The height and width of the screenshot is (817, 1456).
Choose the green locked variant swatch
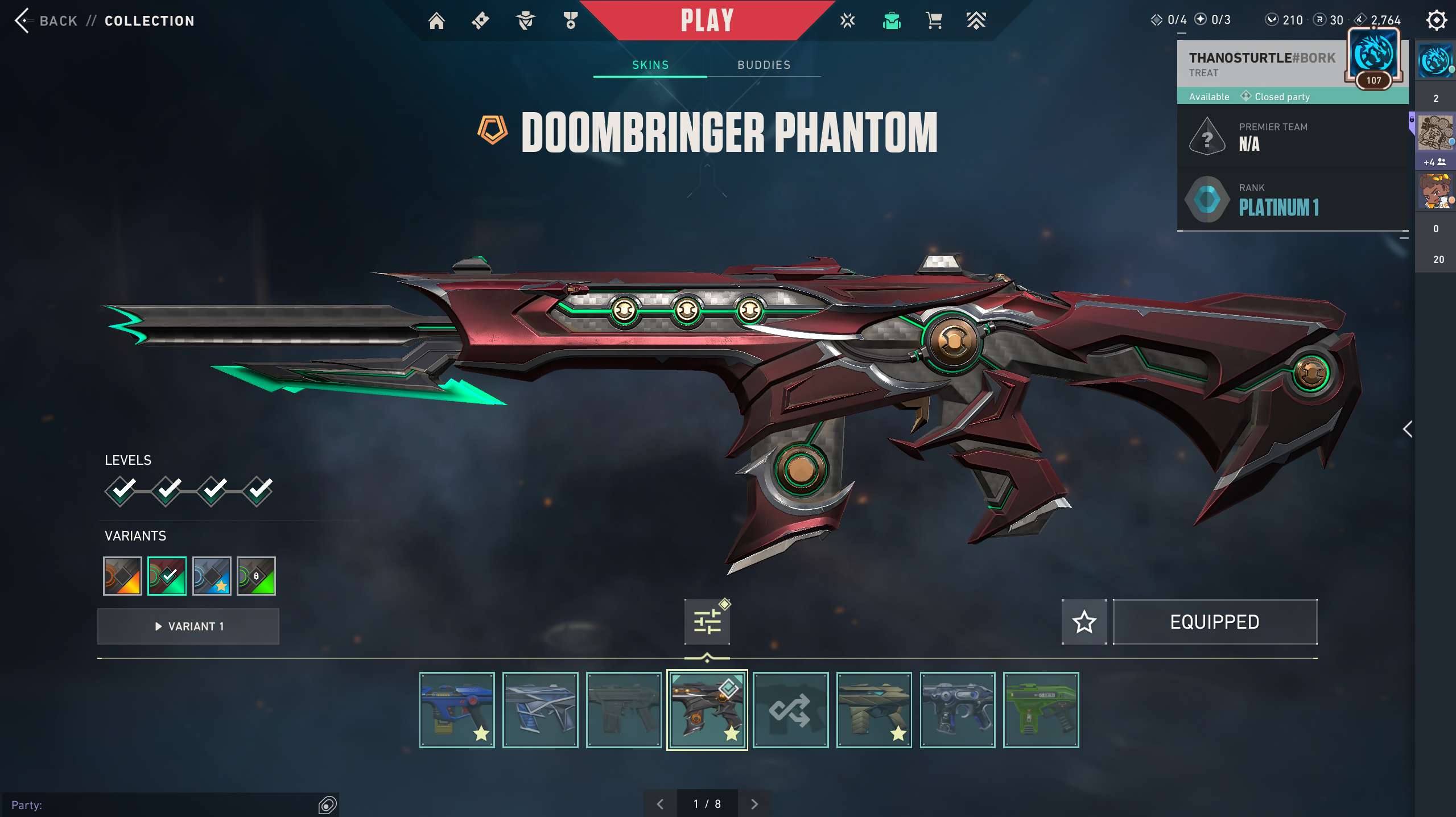256,576
